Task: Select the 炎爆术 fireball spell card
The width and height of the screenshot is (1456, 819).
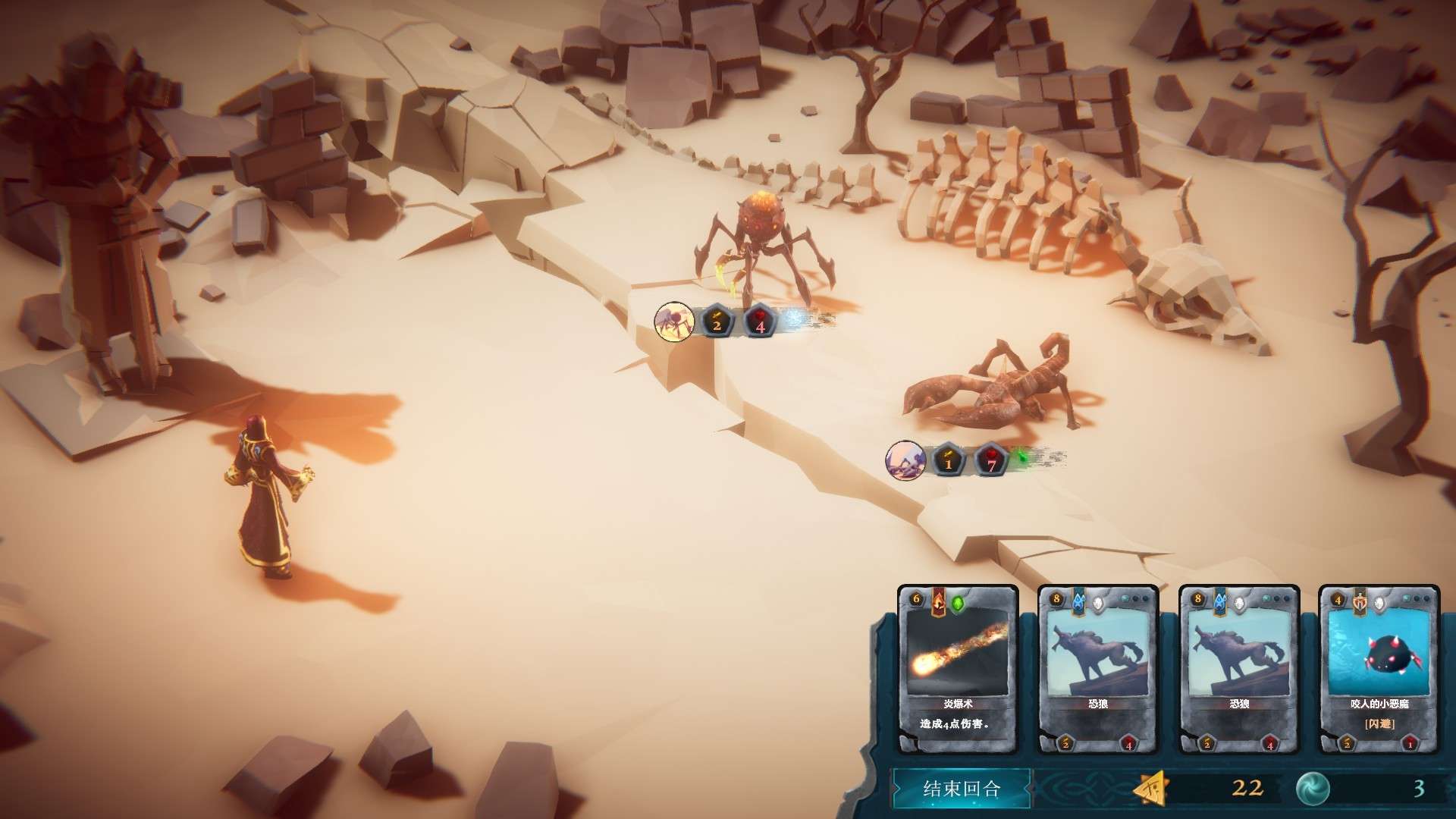Action: 957,669
